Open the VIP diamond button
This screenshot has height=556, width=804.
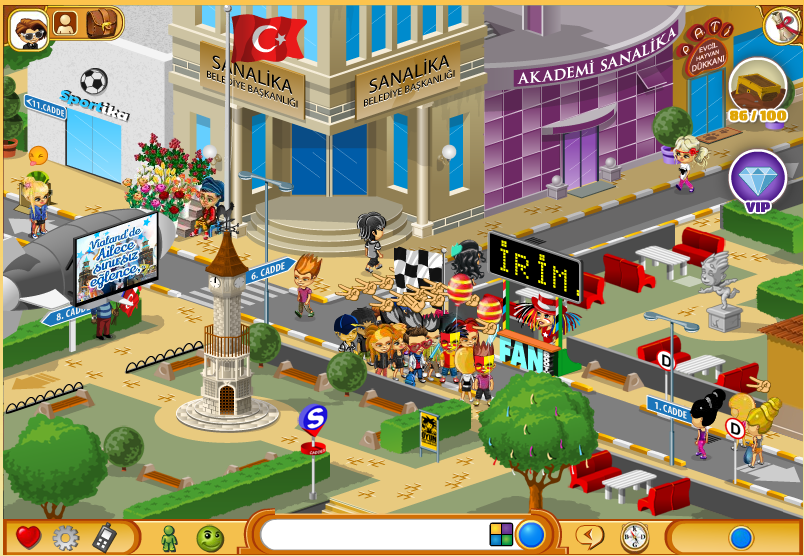click(x=757, y=180)
